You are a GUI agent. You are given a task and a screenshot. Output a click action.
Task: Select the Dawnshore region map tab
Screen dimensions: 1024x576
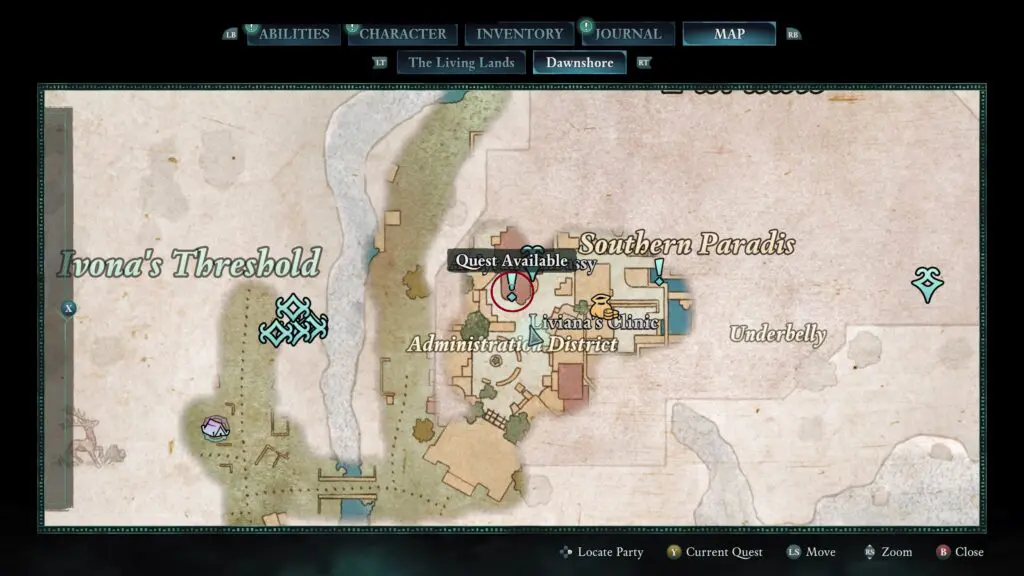click(579, 62)
